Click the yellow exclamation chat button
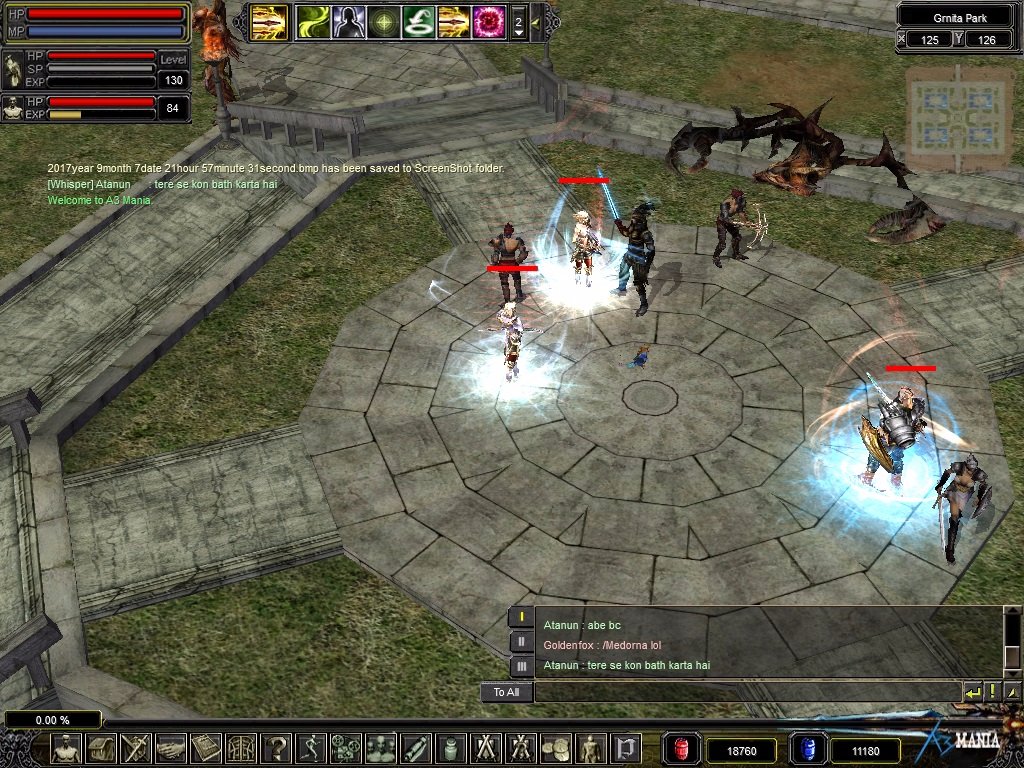Image resolution: width=1024 pixels, height=768 pixels. (x=992, y=692)
